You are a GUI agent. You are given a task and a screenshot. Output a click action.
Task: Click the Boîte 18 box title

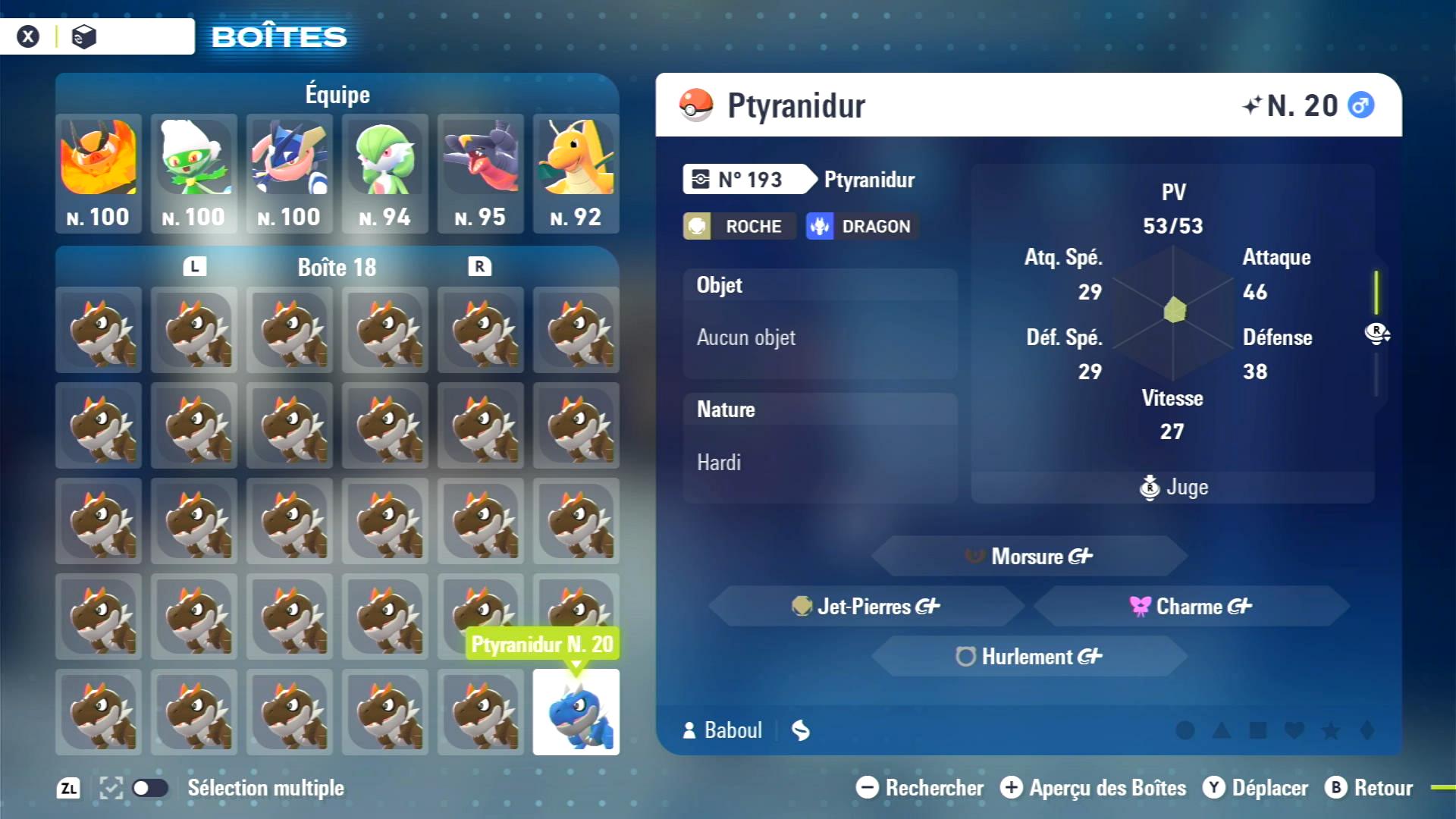coord(337,267)
